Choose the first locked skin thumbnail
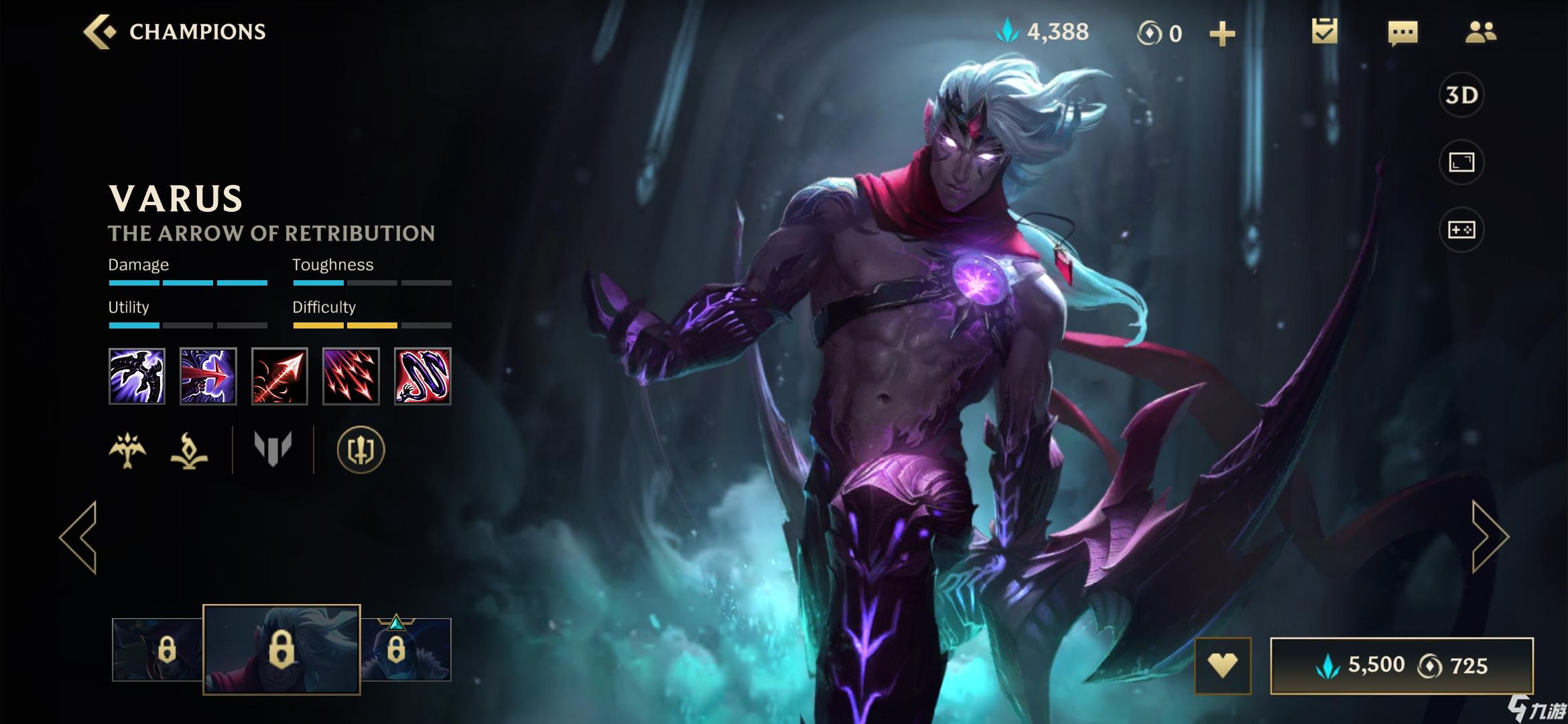 [x=158, y=650]
